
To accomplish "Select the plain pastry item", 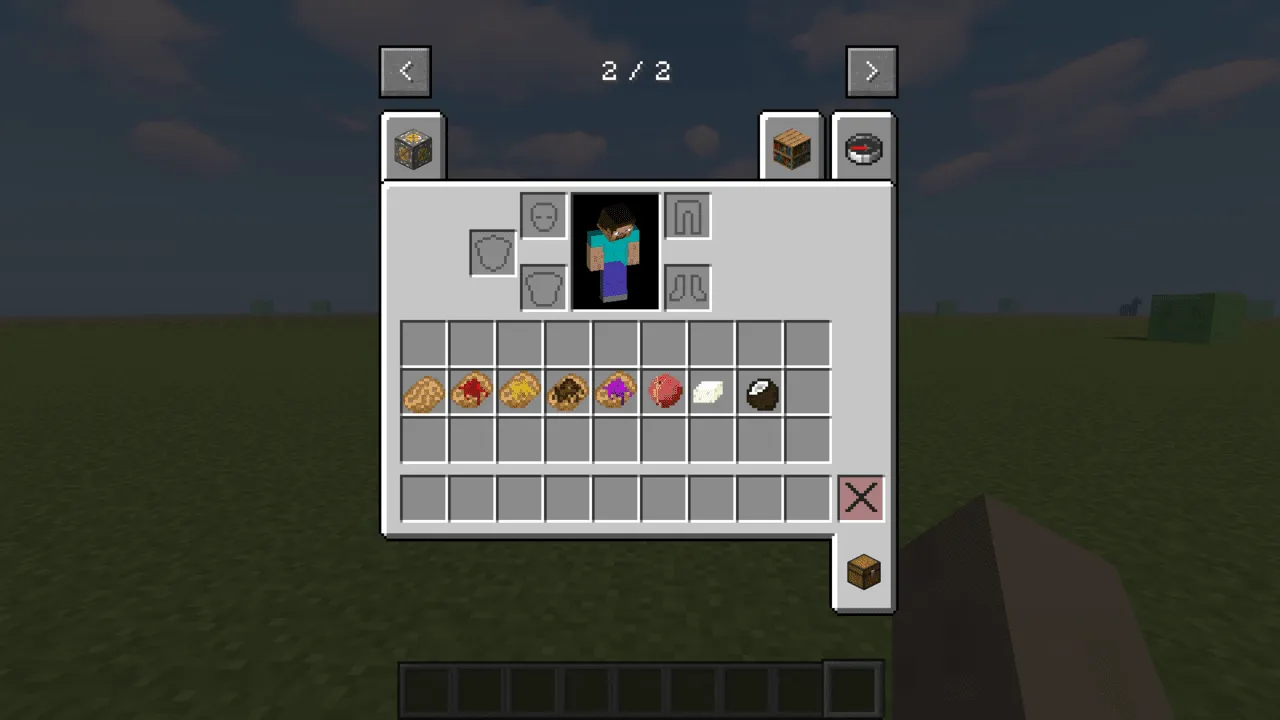I will [x=423, y=391].
